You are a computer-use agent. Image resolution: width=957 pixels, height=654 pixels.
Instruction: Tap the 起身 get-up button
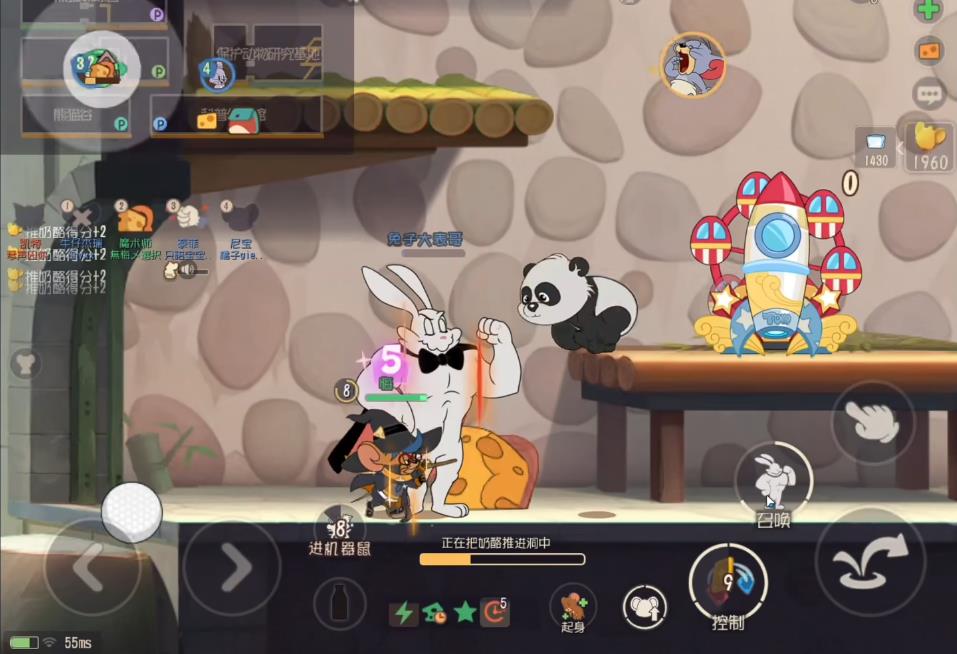571,603
